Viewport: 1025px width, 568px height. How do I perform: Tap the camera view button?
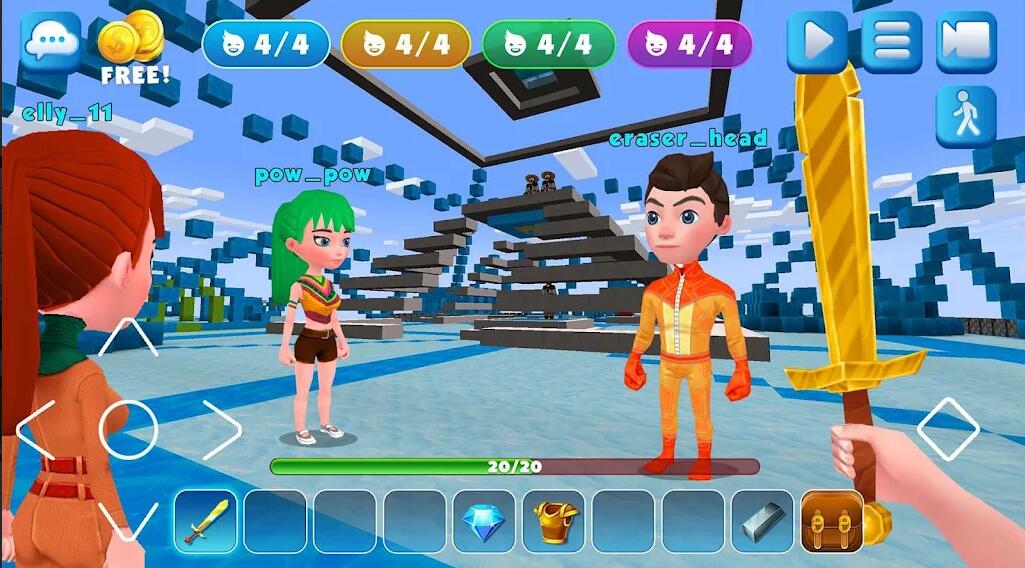pos(966,42)
